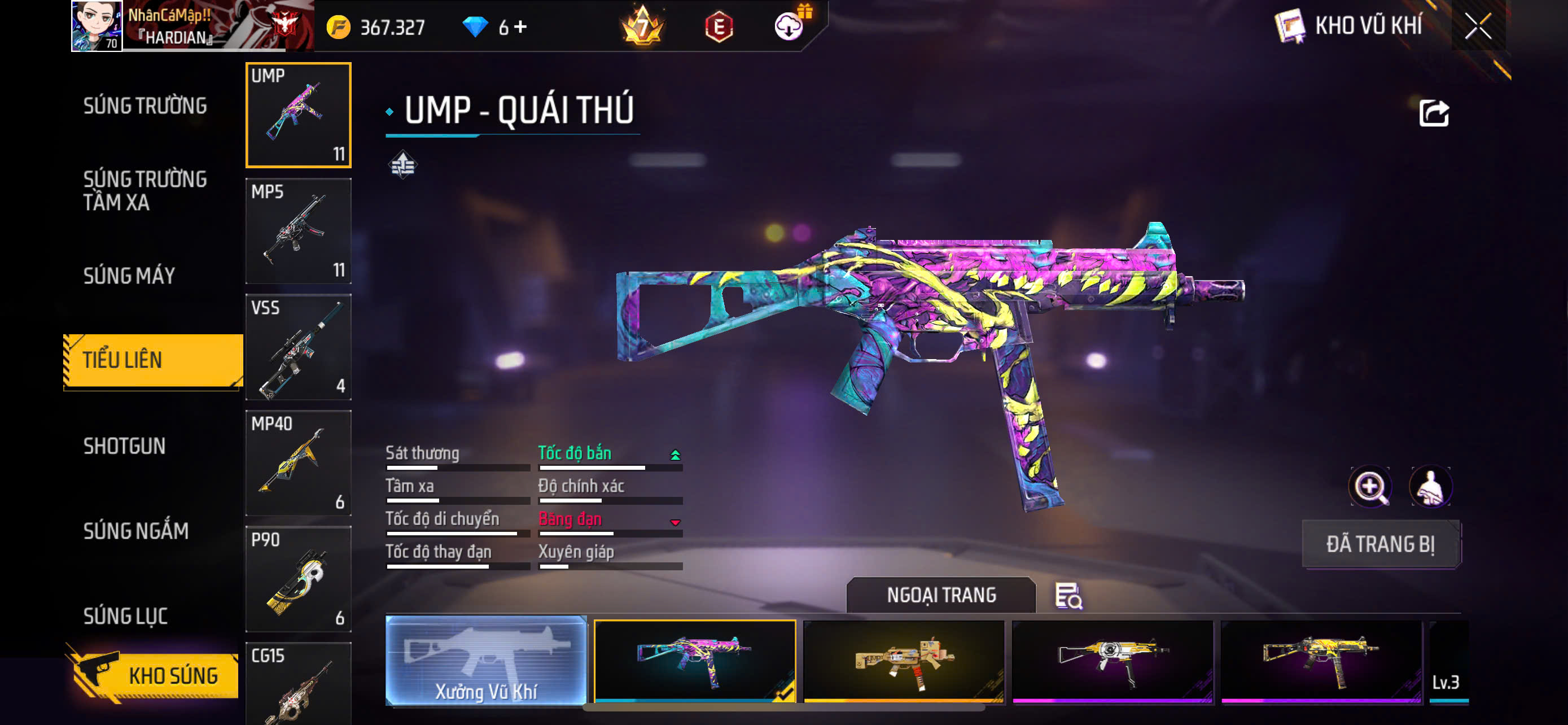Choose the cardboard-style UMP skin
Image resolution: width=1568 pixels, height=725 pixels.
[903, 662]
